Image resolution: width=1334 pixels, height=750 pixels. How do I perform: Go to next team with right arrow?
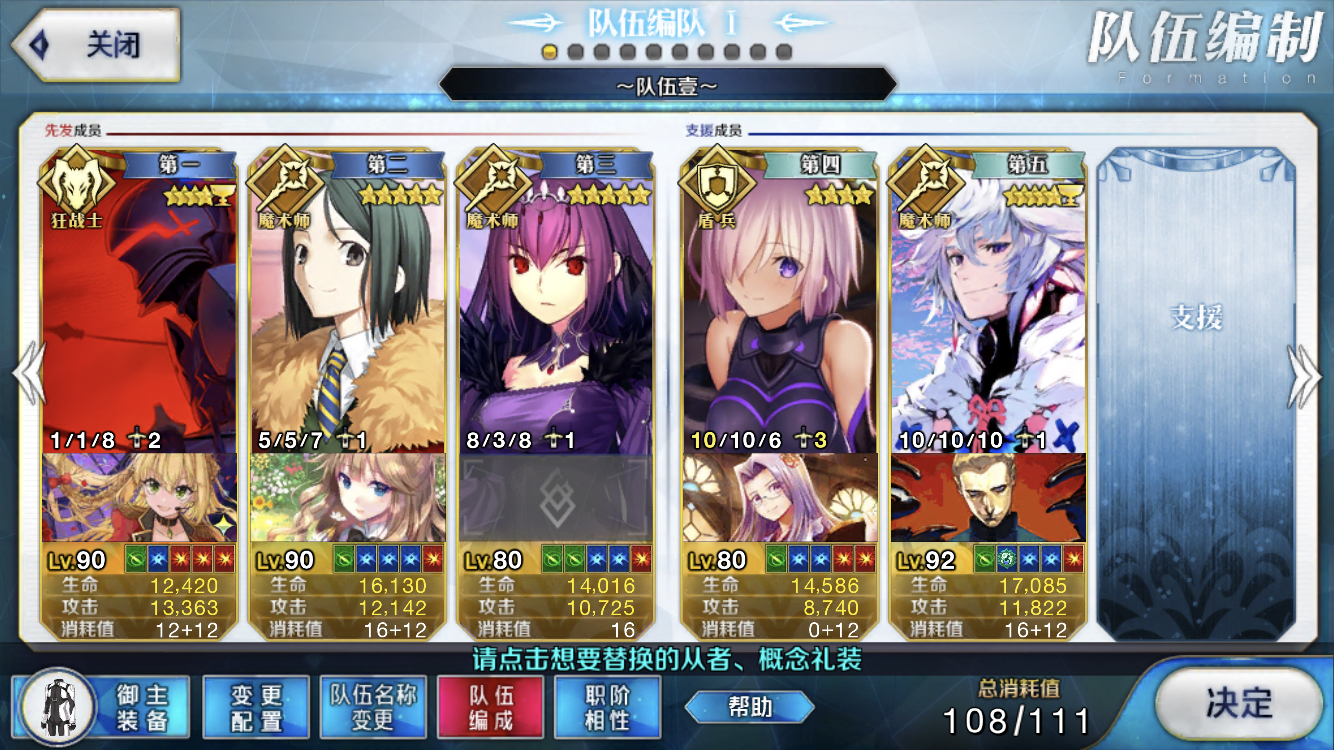click(1306, 375)
